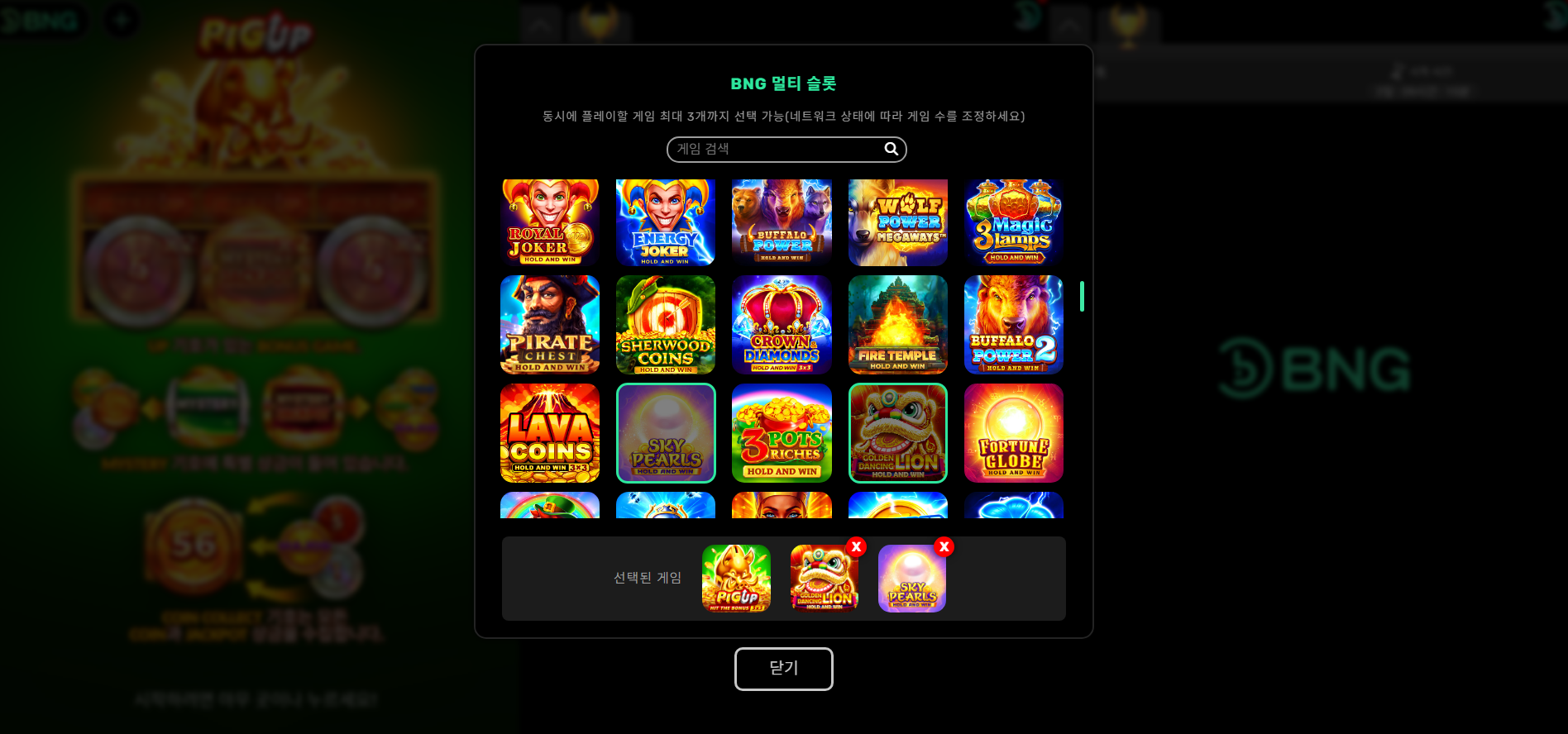This screenshot has height=734, width=1568.
Task: Click the green game list scrollbar
Action: [1082, 297]
